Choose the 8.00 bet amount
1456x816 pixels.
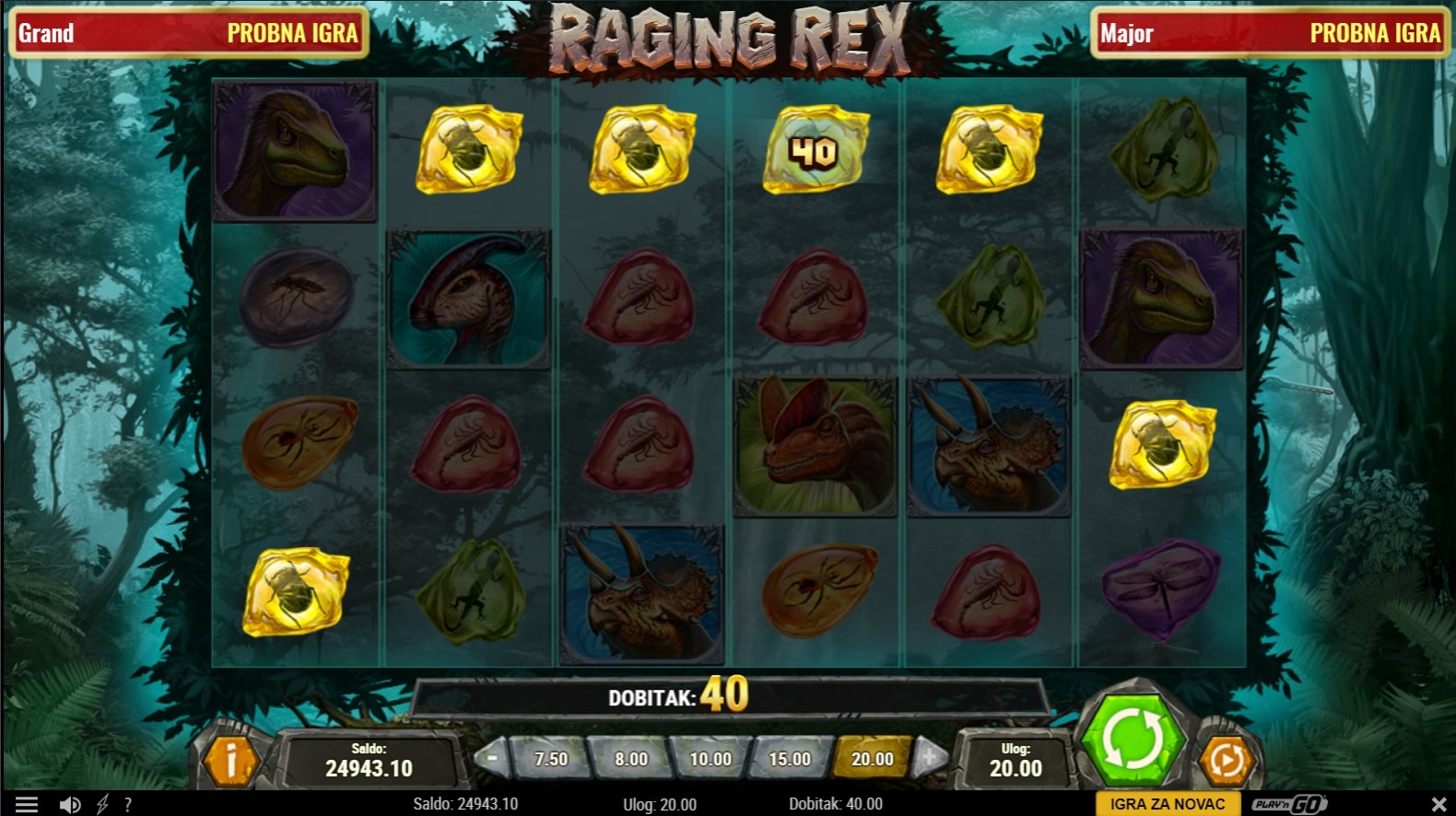click(631, 759)
